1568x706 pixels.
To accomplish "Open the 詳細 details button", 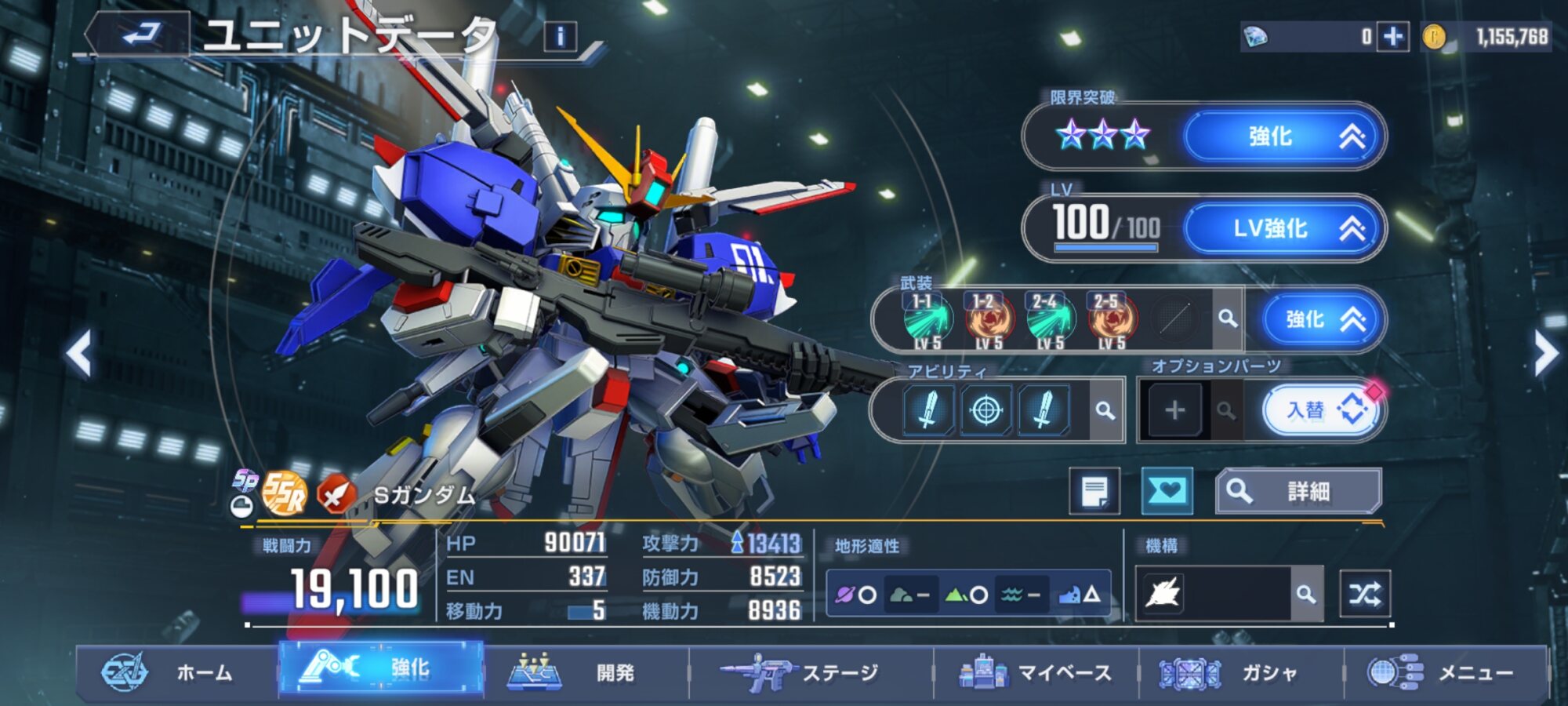I will point(1298,492).
